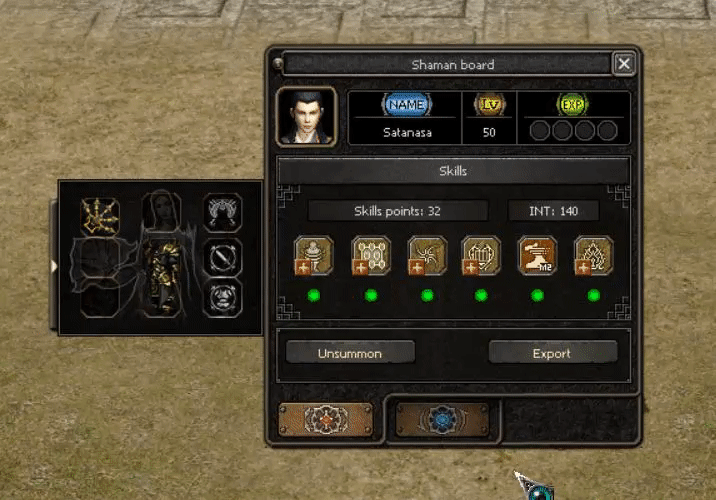Click the Skills section header

coord(453,171)
